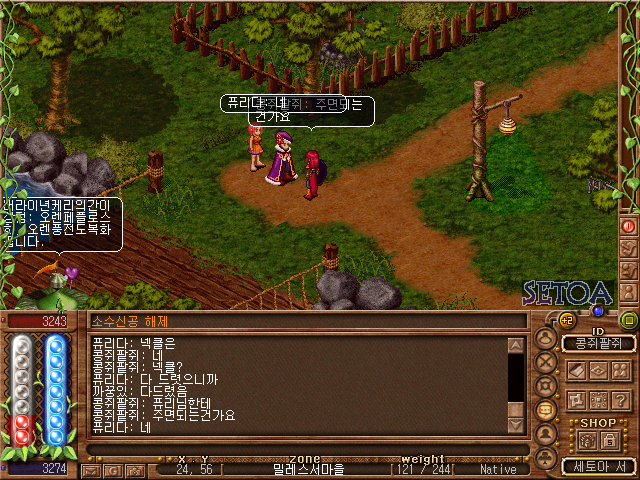Select the shield emblem round button
Viewport: 640px width, 480px height.
[x=546, y=386]
